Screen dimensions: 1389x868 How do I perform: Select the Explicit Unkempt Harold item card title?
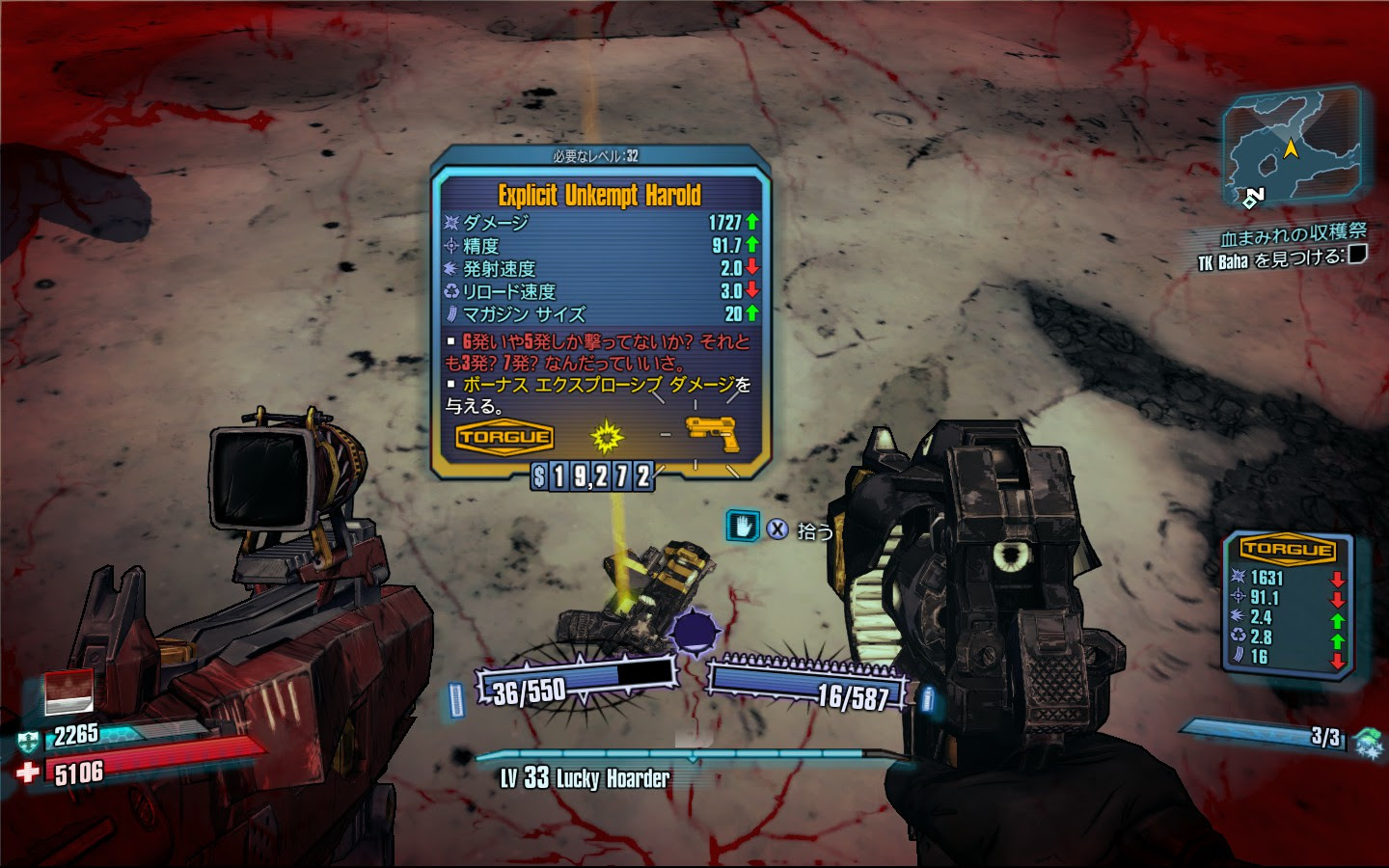(599, 196)
